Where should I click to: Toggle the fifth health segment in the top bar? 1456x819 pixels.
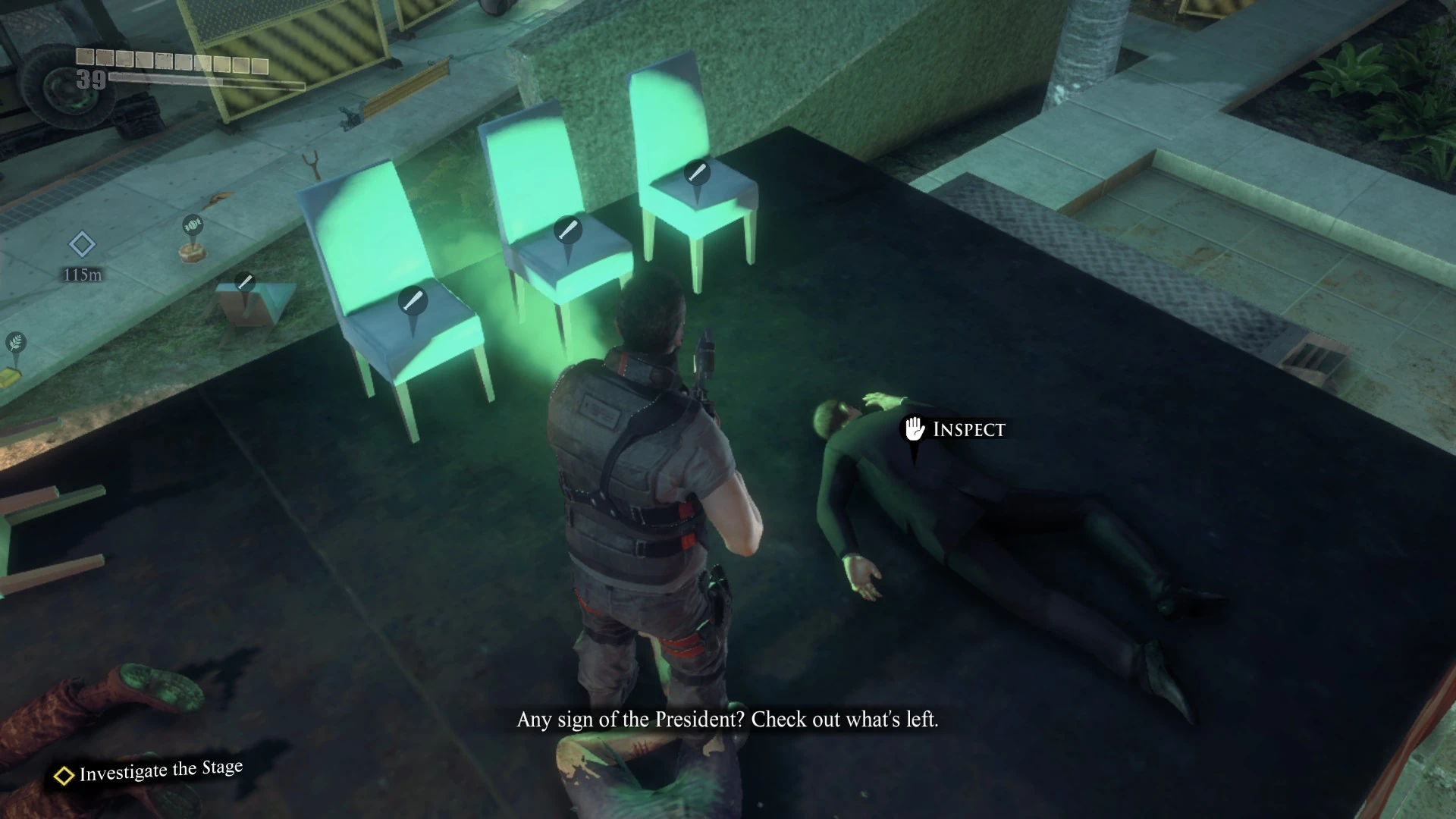[164, 60]
